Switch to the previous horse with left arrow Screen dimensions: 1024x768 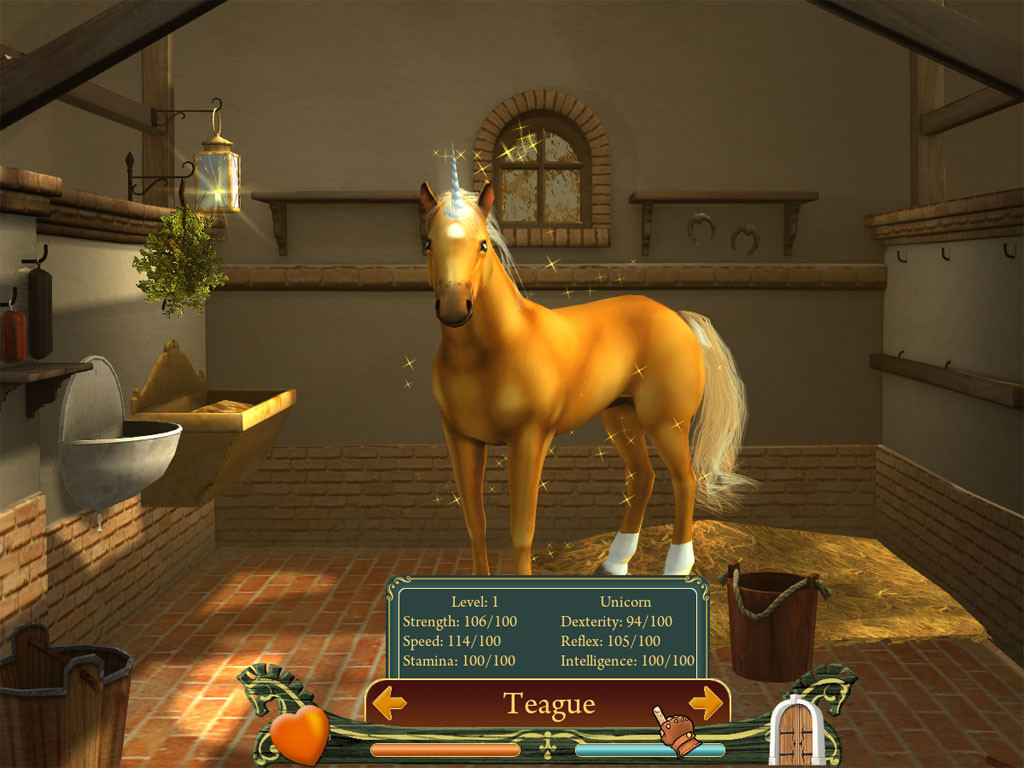pos(389,703)
